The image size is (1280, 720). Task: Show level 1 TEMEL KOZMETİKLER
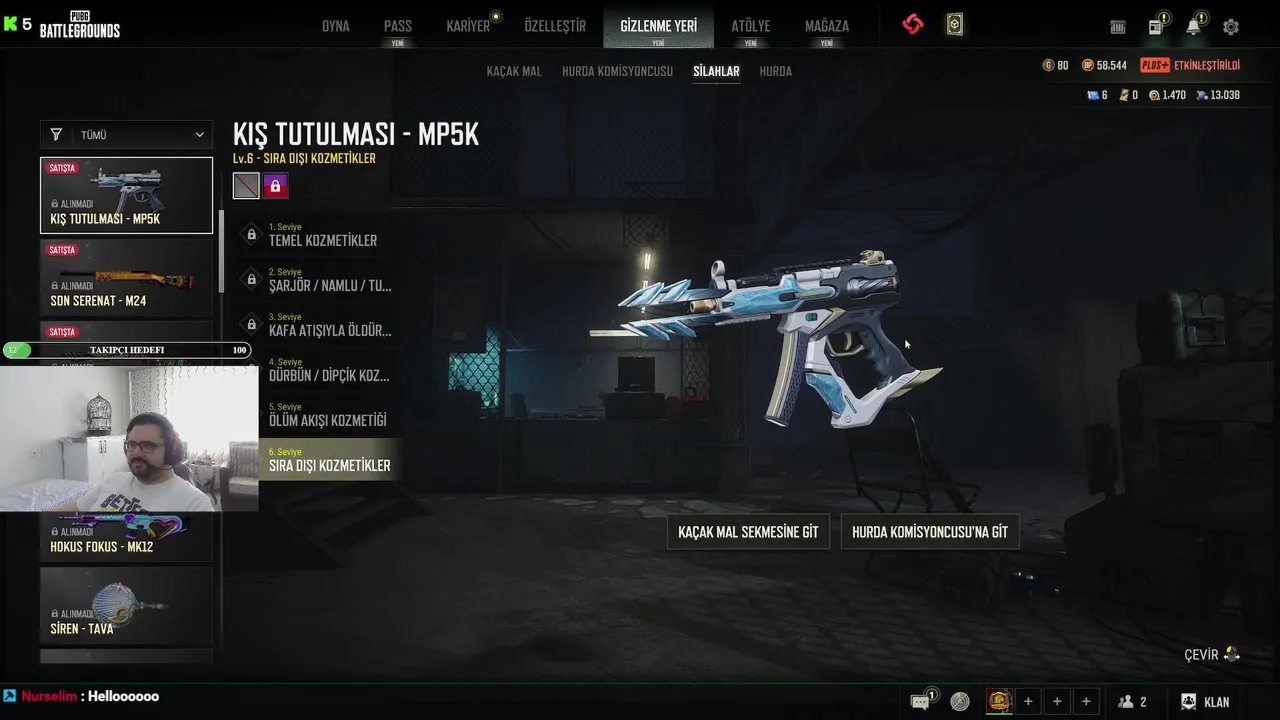point(322,235)
